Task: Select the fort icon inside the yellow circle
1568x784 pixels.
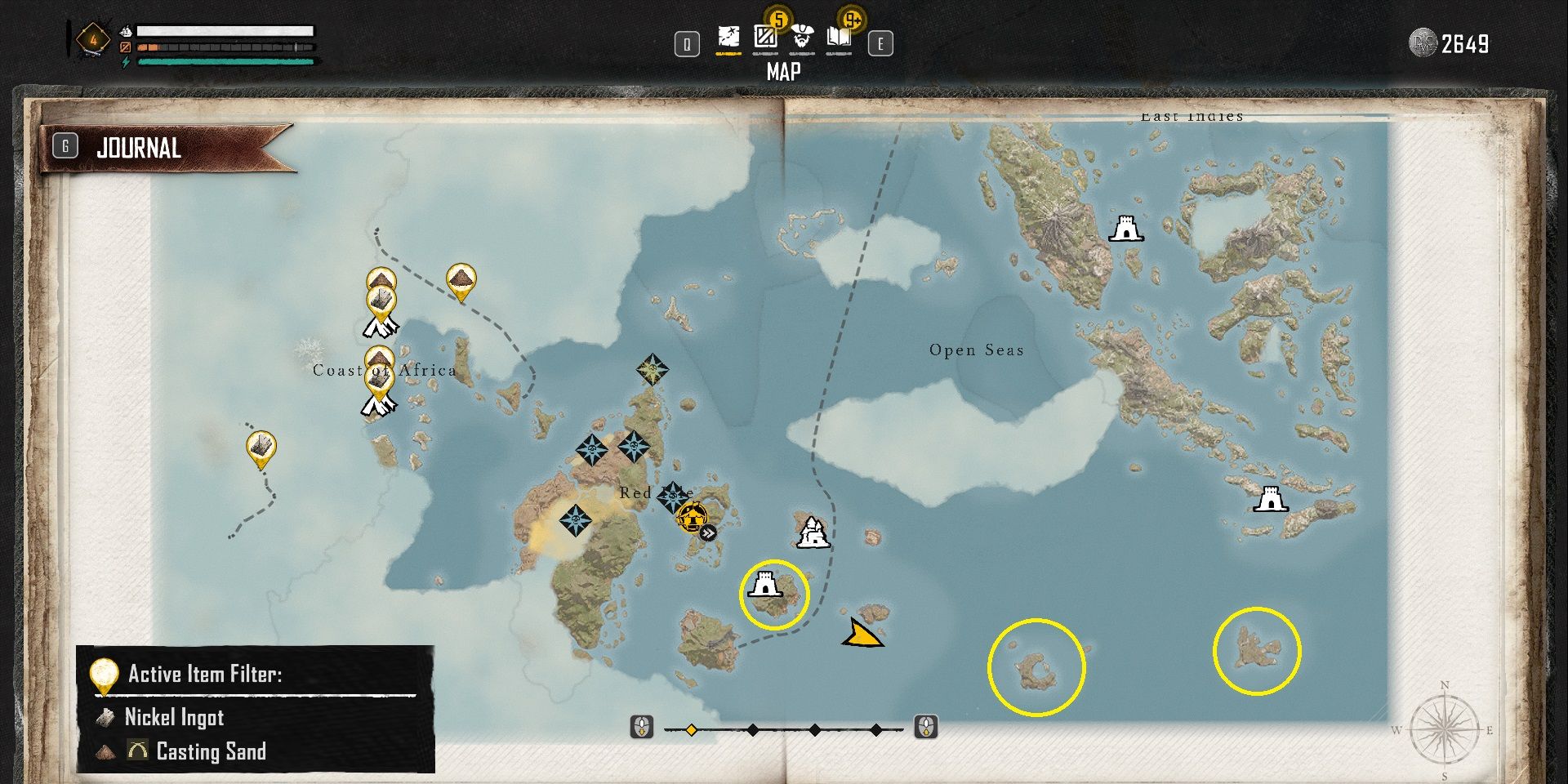Action: point(765,585)
